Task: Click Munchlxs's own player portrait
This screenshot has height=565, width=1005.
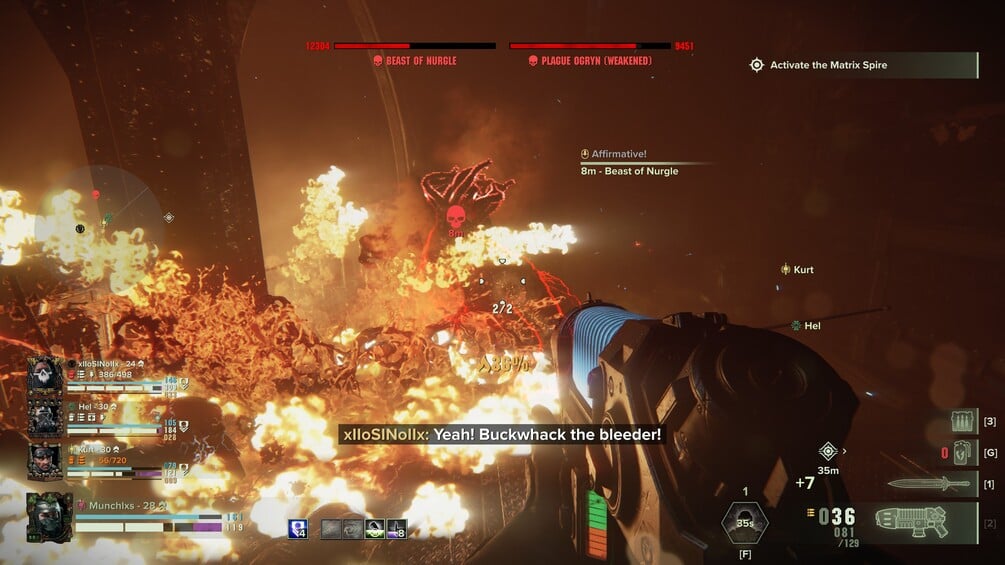Action: [49, 517]
